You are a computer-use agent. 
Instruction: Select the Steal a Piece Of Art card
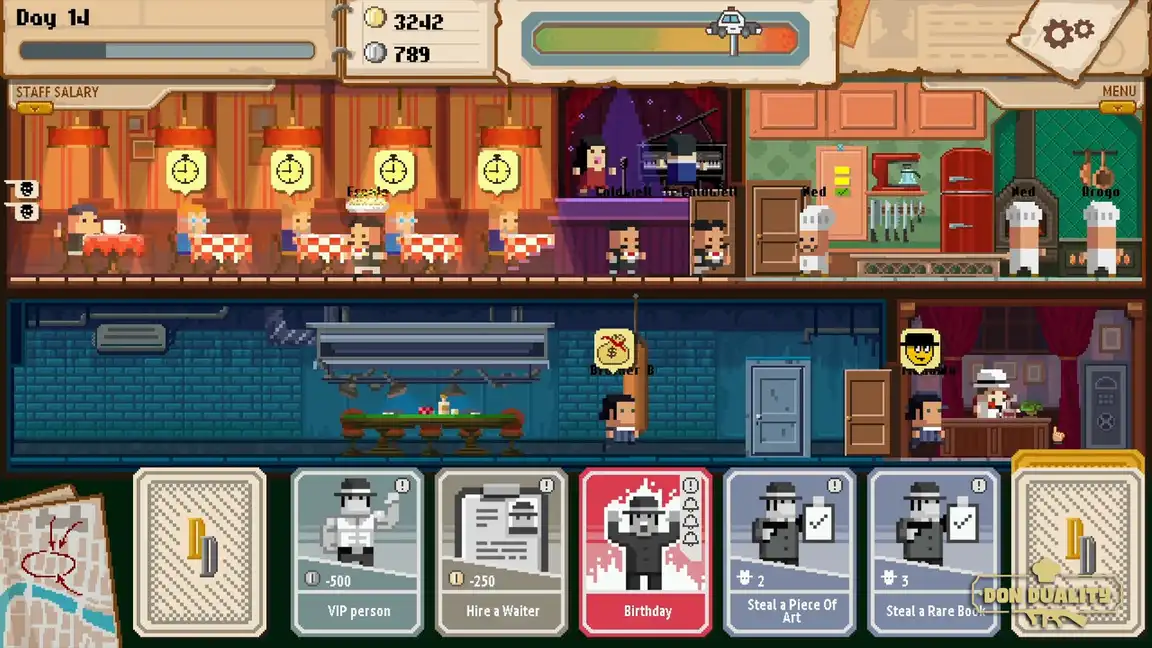[x=790, y=552]
